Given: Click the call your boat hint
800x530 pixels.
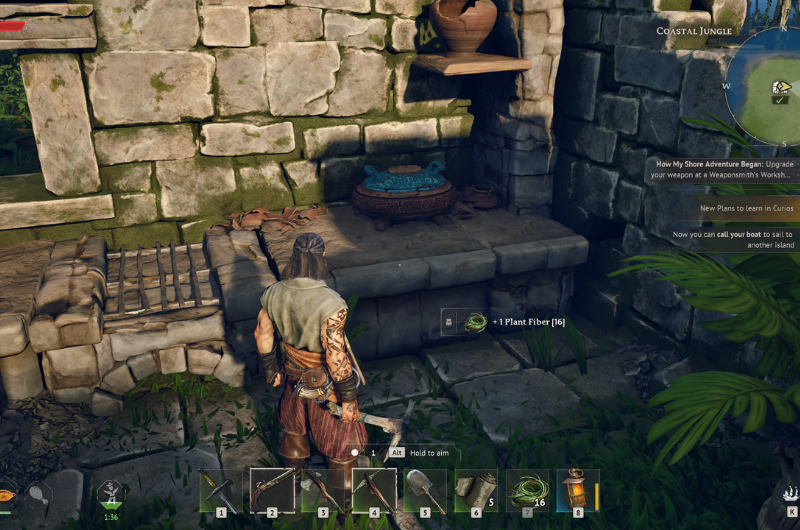Looking at the screenshot, I should click(x=735, y=239).
